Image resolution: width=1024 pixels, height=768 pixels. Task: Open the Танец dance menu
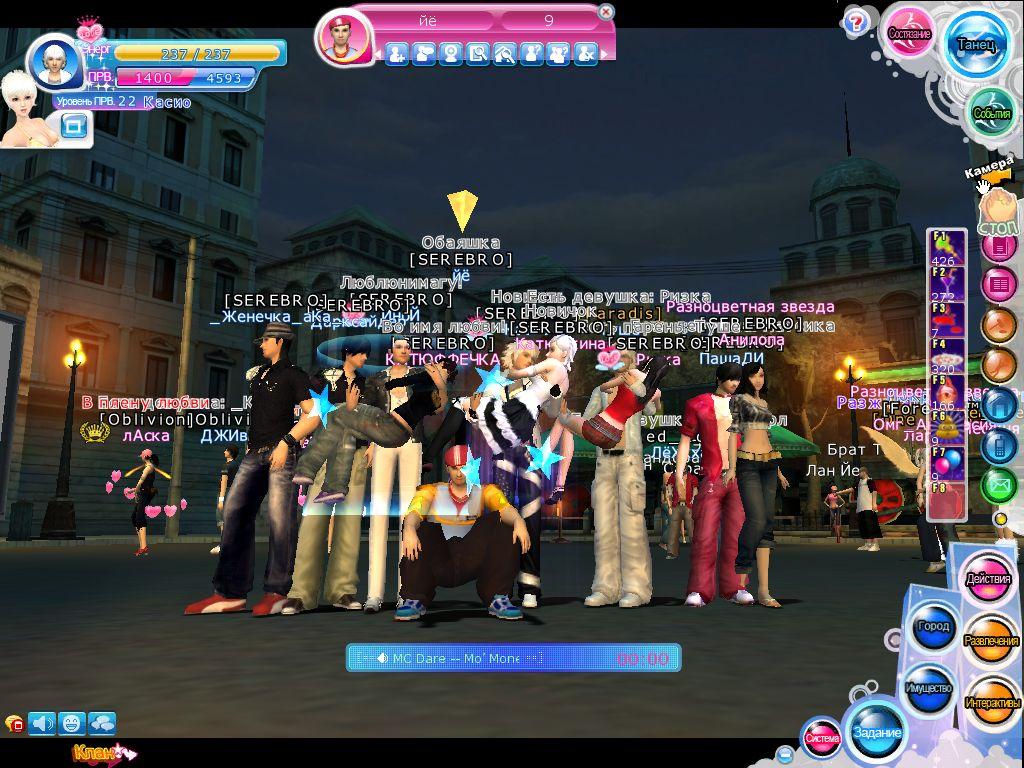976,45
